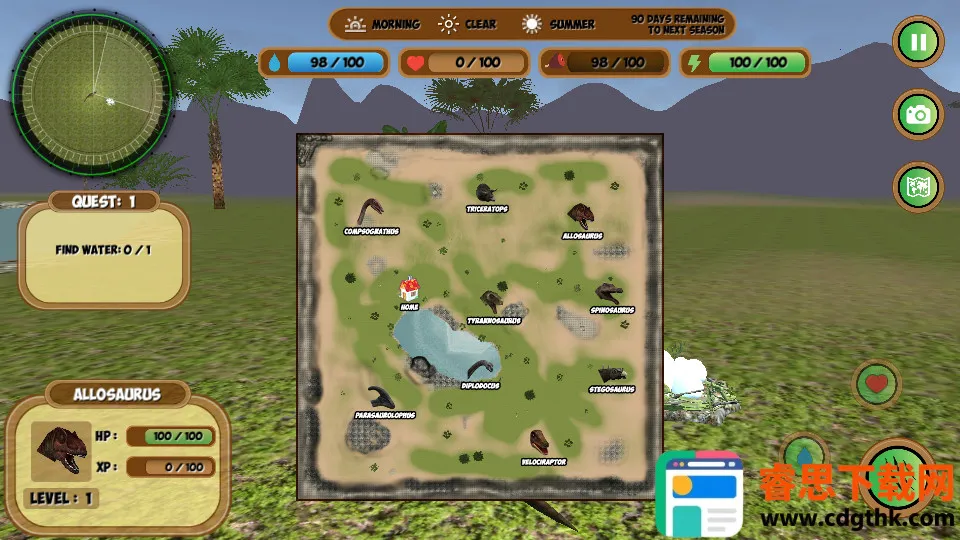Click the Allosaurus portrait in the character panel

point(61,451)
